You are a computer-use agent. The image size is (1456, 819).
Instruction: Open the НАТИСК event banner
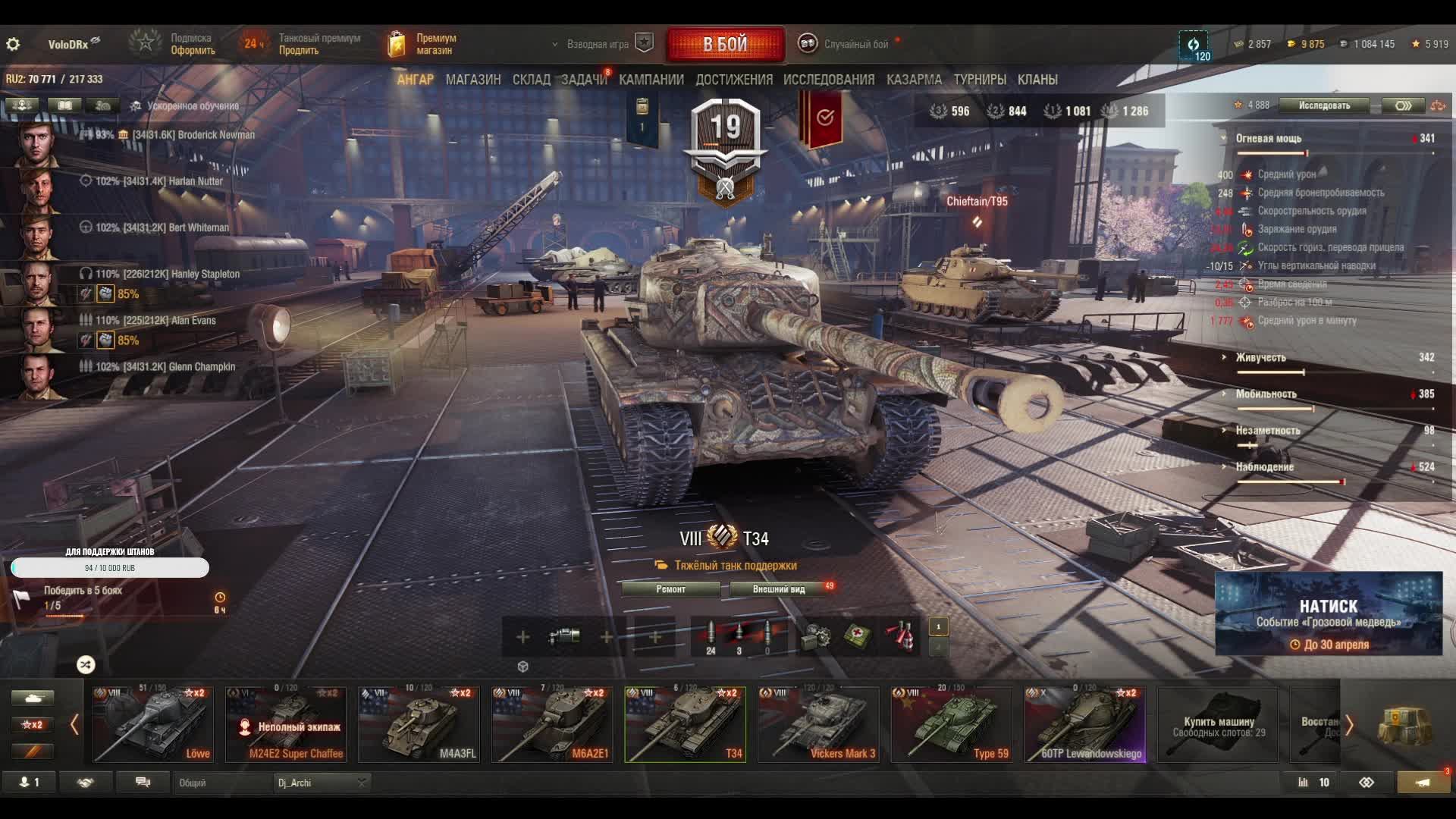point(1328,613)
